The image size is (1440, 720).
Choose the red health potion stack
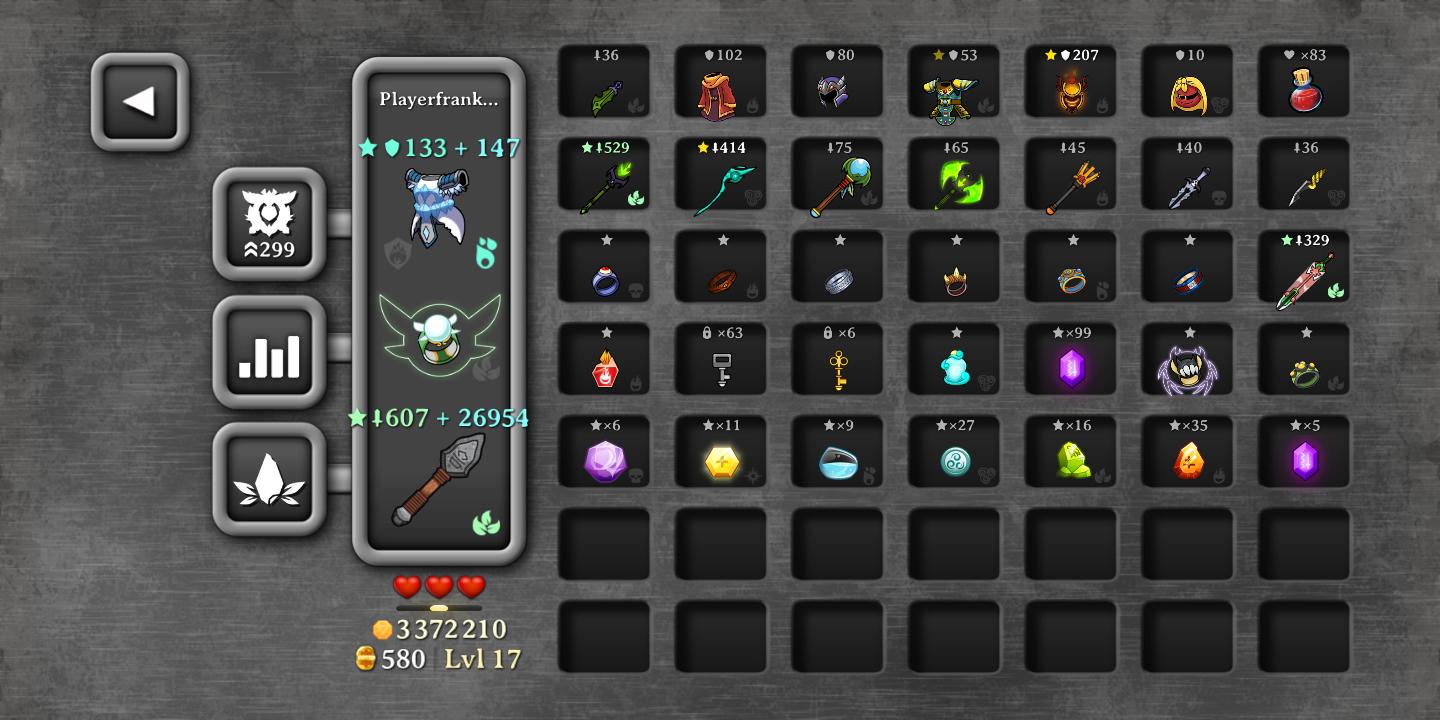pyautogui.click(x=1304, y=88)
